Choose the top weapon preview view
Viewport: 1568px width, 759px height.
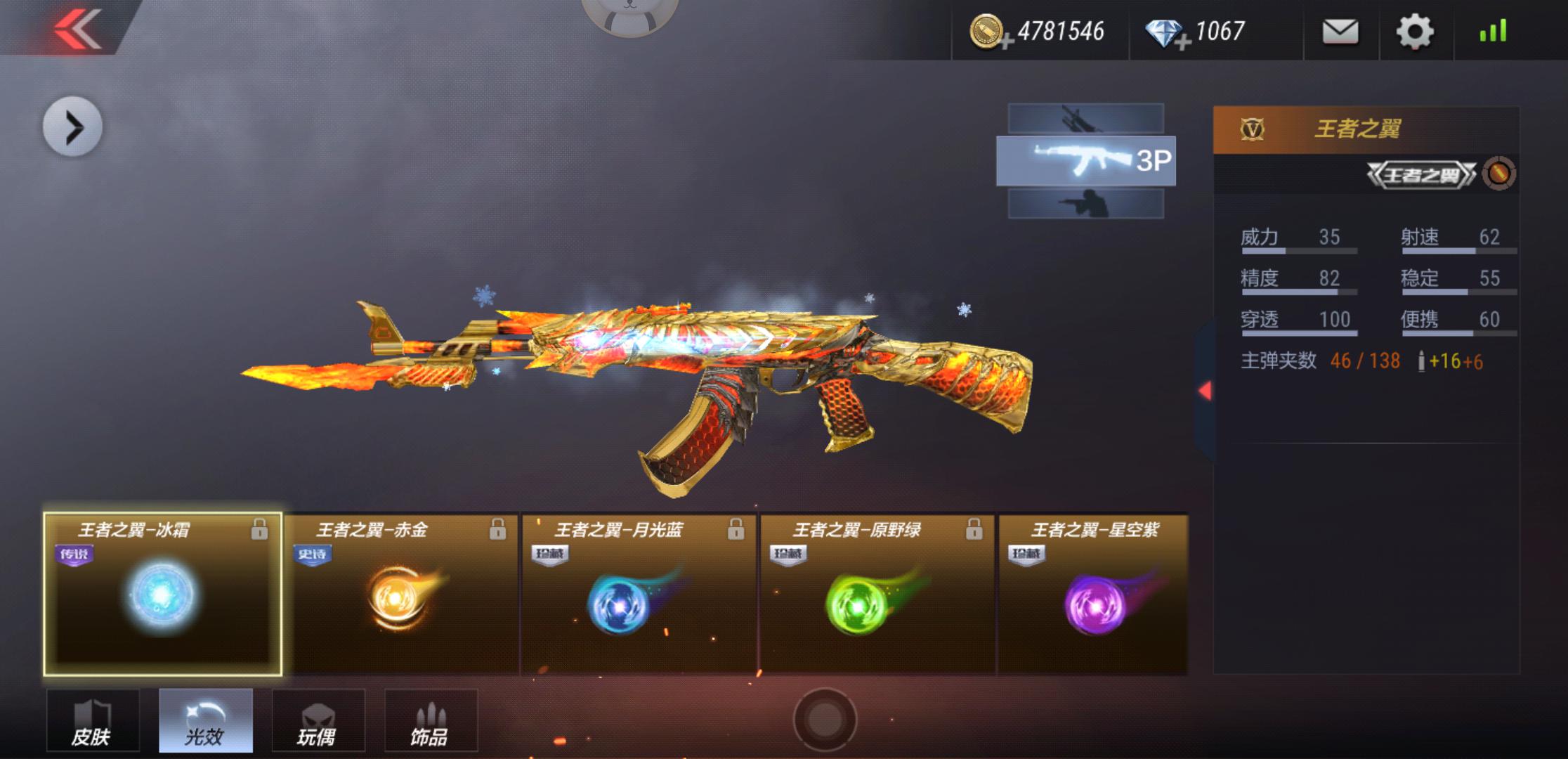coord(1085,118)
